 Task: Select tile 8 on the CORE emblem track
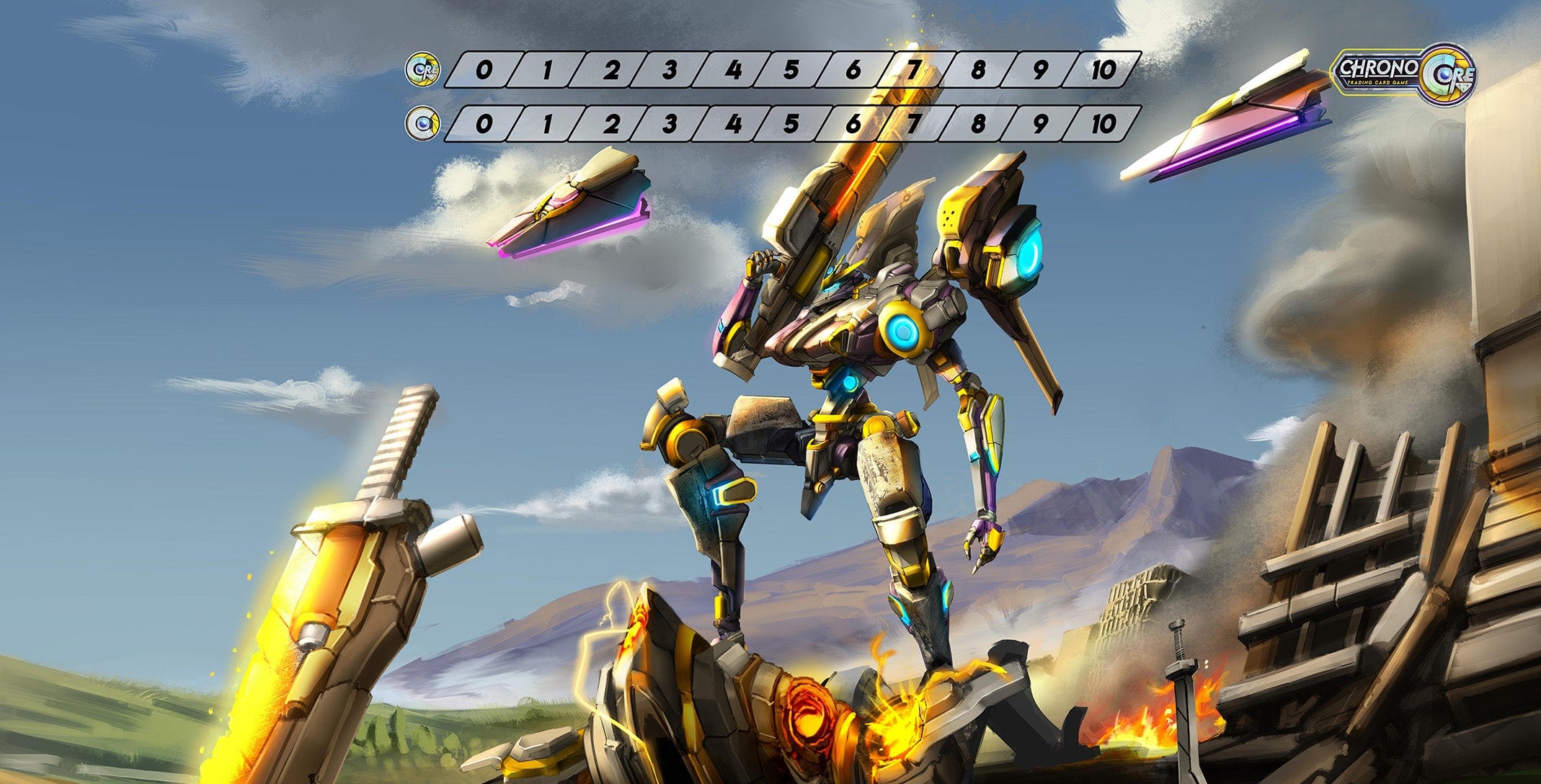click(x=978, y=70)
